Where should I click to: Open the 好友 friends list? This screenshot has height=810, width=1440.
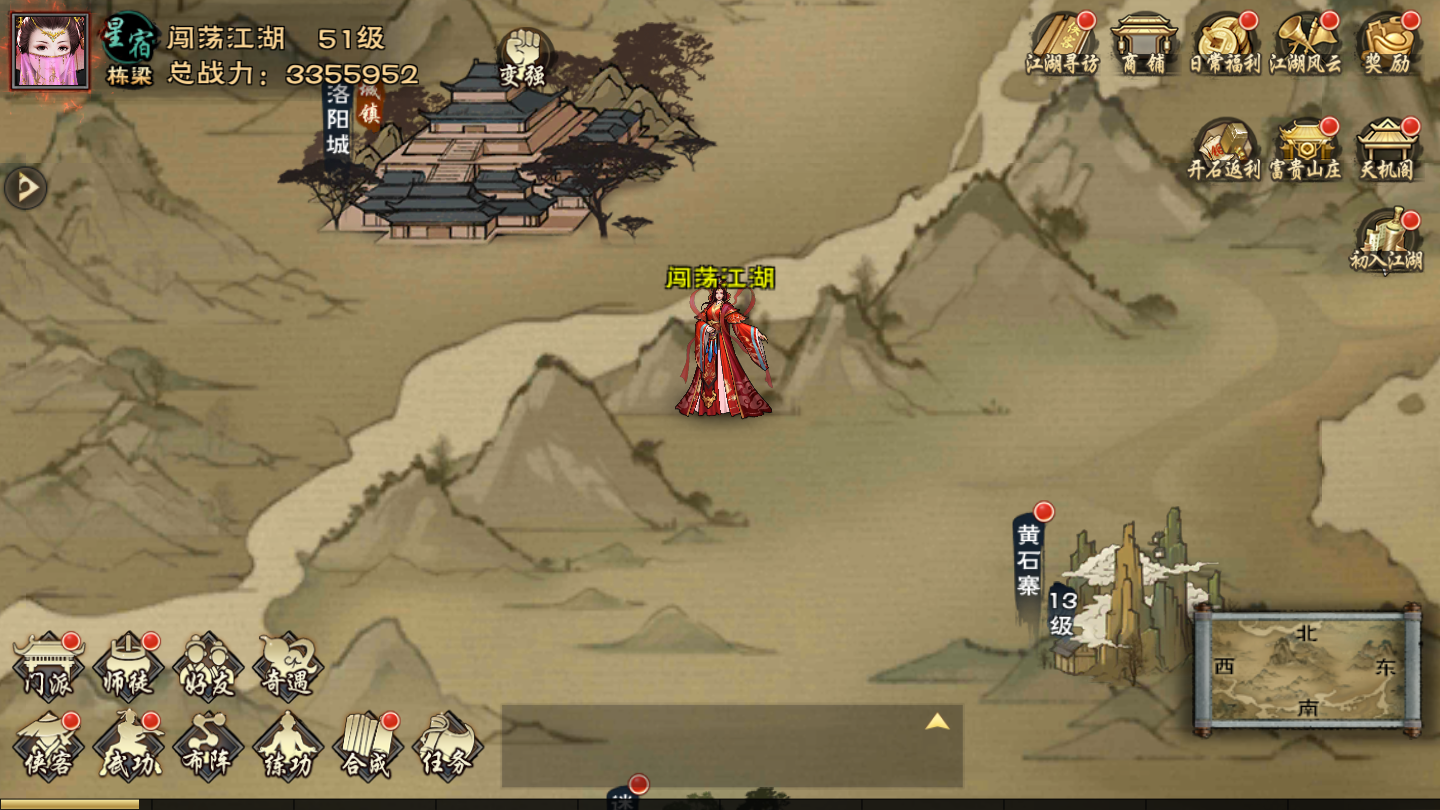208,667
